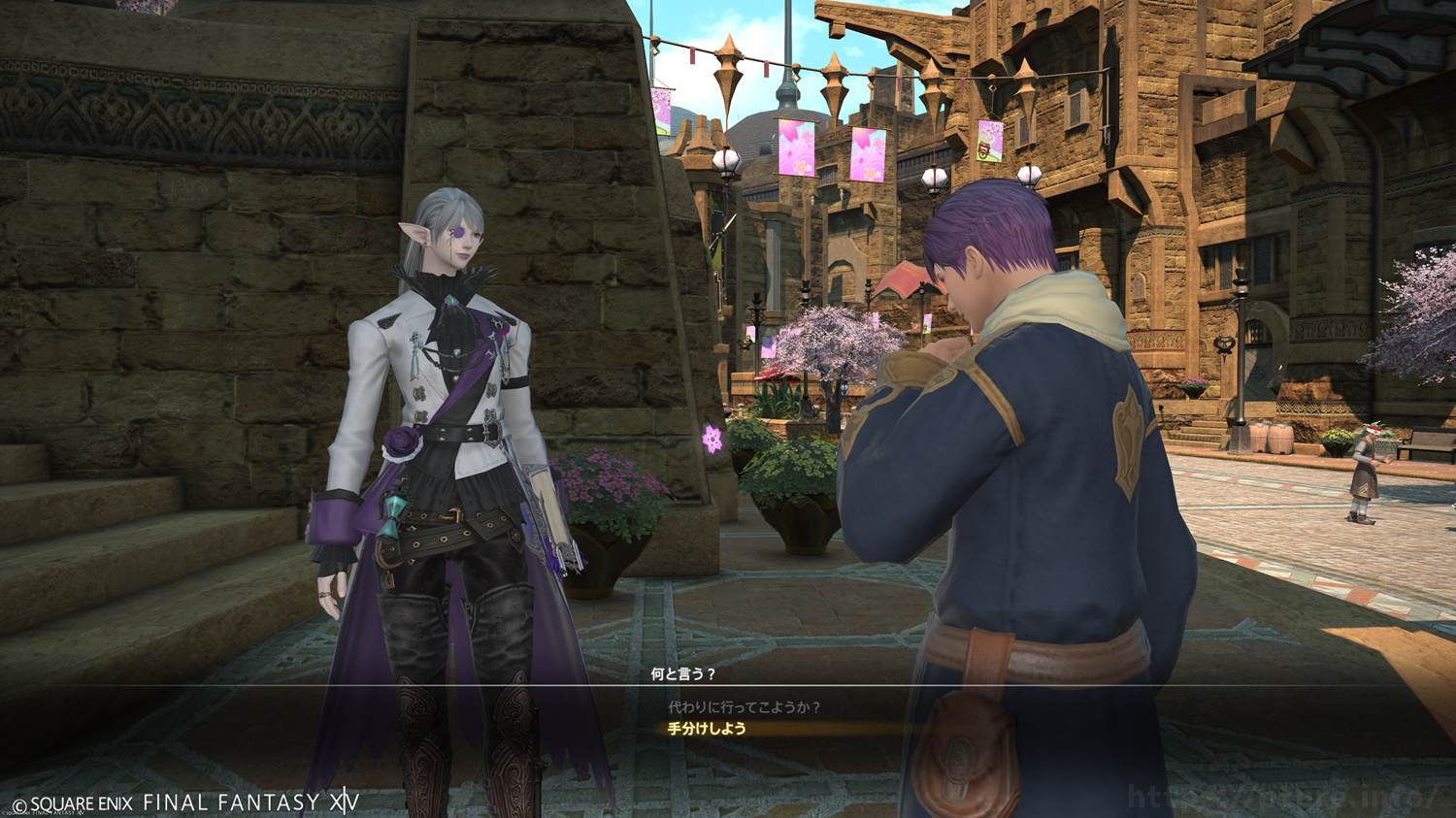The image size is (1456, 818).
Task: Choose the reply 代わりに行ってこようか？
Action: tap(744, 707)
